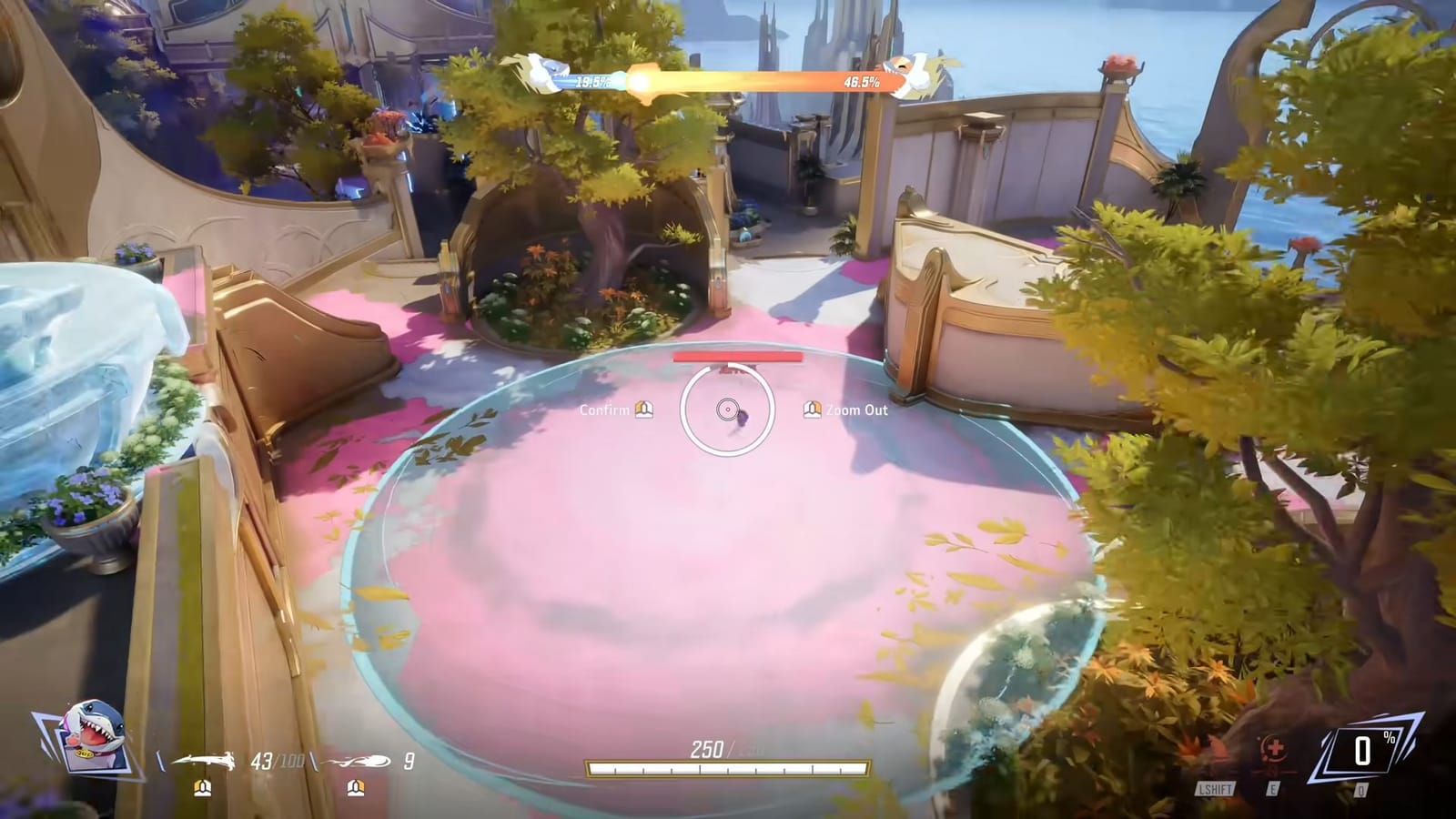Image resolution: width=1456 pixels, height=819 pixels.
Task: Expand the circular targeting reticle at screen center
Action: click(728, 409)
